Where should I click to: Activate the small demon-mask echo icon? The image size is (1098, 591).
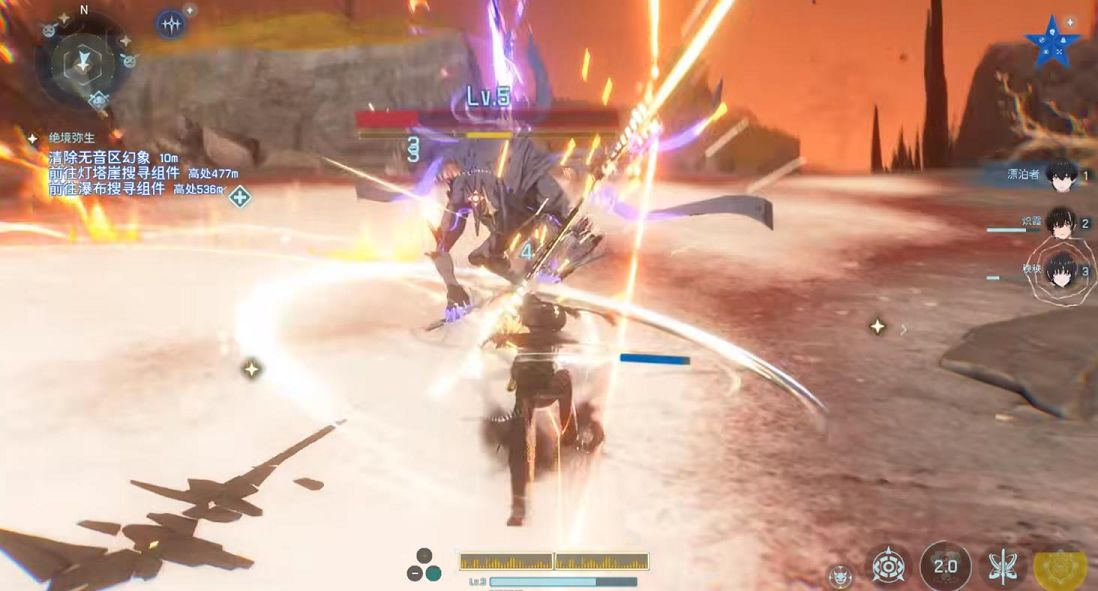pos(841,576)
